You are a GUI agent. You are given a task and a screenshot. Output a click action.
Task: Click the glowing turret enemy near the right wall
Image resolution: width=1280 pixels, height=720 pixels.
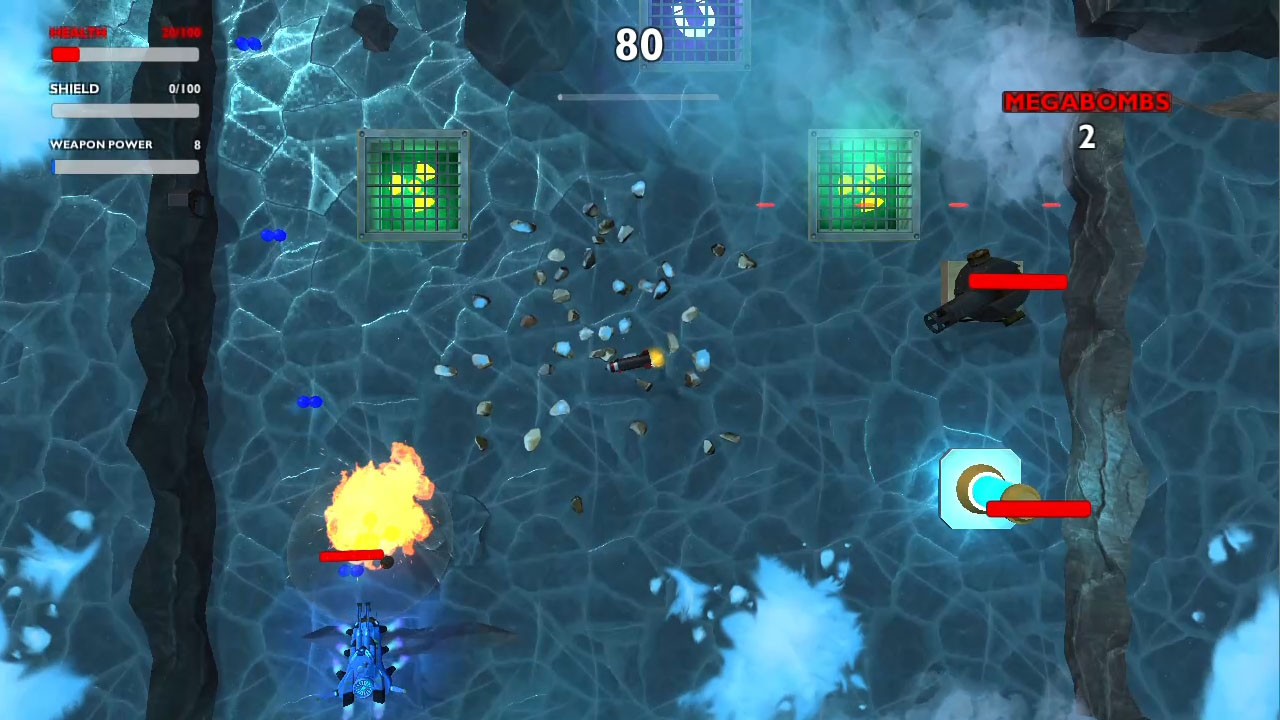point(980,490)
